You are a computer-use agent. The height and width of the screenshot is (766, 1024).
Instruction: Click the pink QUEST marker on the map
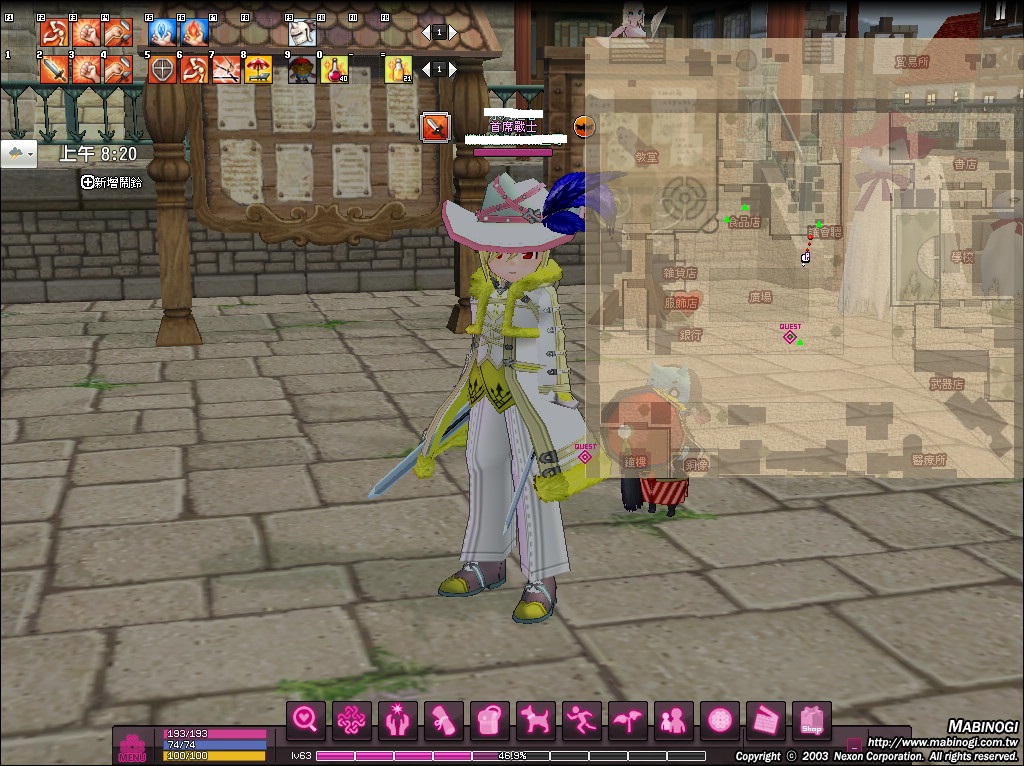pyautogui.click(x=790, y=336)
